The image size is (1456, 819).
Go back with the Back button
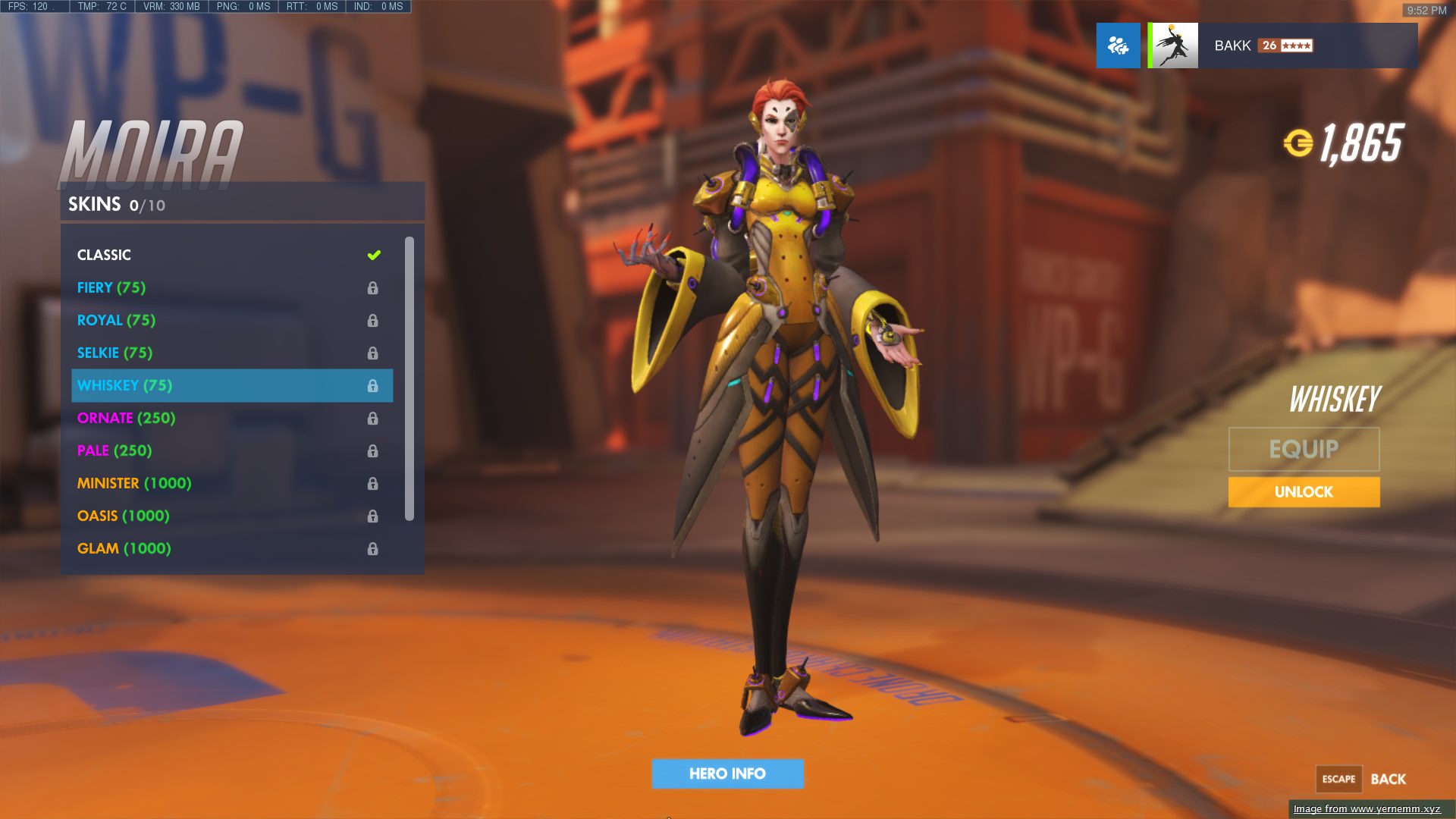pyautogui.click(x=1387, y=779)
